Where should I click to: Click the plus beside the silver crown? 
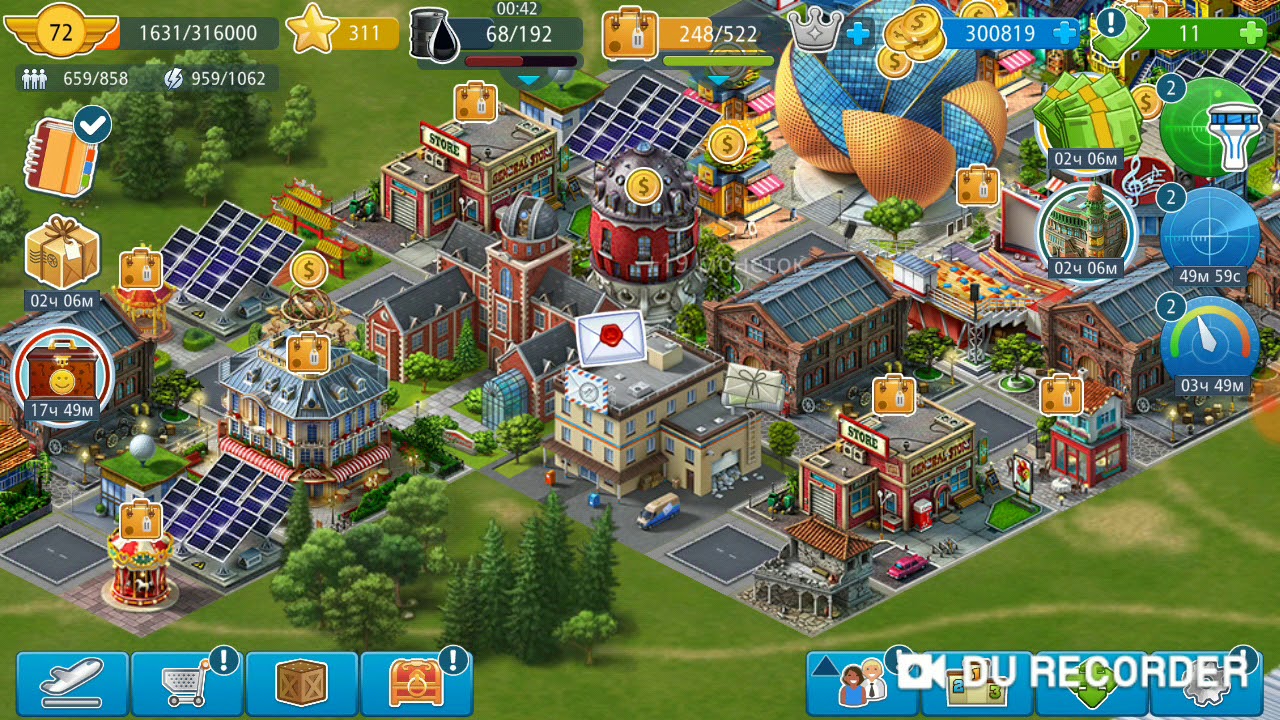[858, 34]
